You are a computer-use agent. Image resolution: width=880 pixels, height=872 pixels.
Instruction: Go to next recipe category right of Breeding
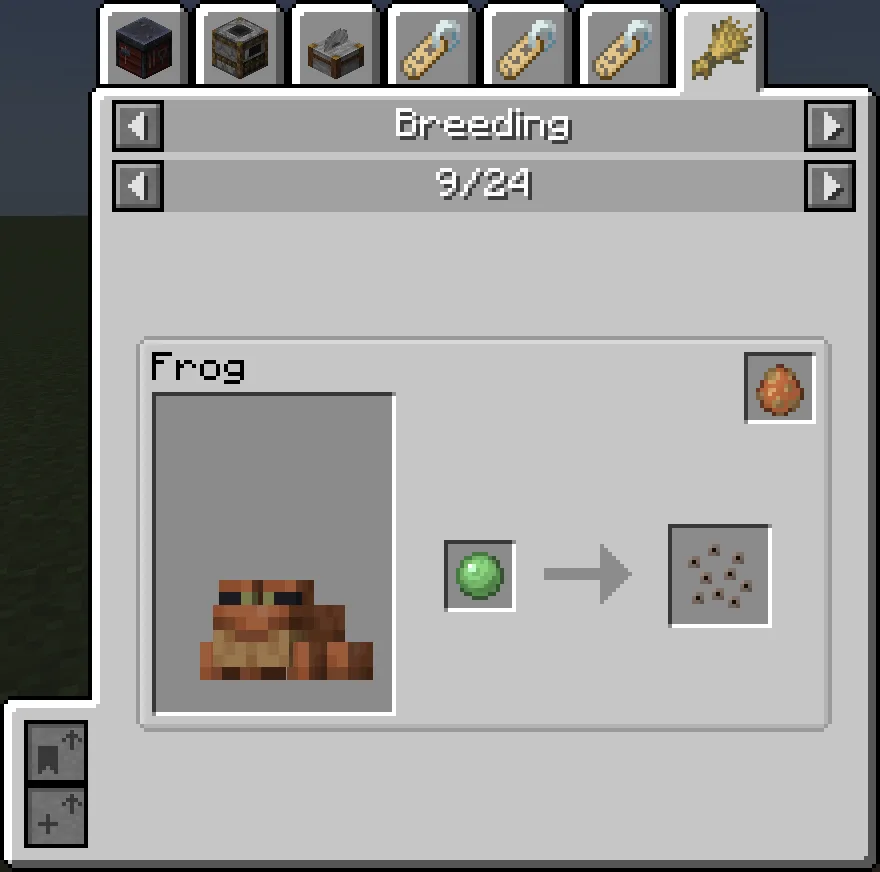pyautogui.click(x=830, y=127)
